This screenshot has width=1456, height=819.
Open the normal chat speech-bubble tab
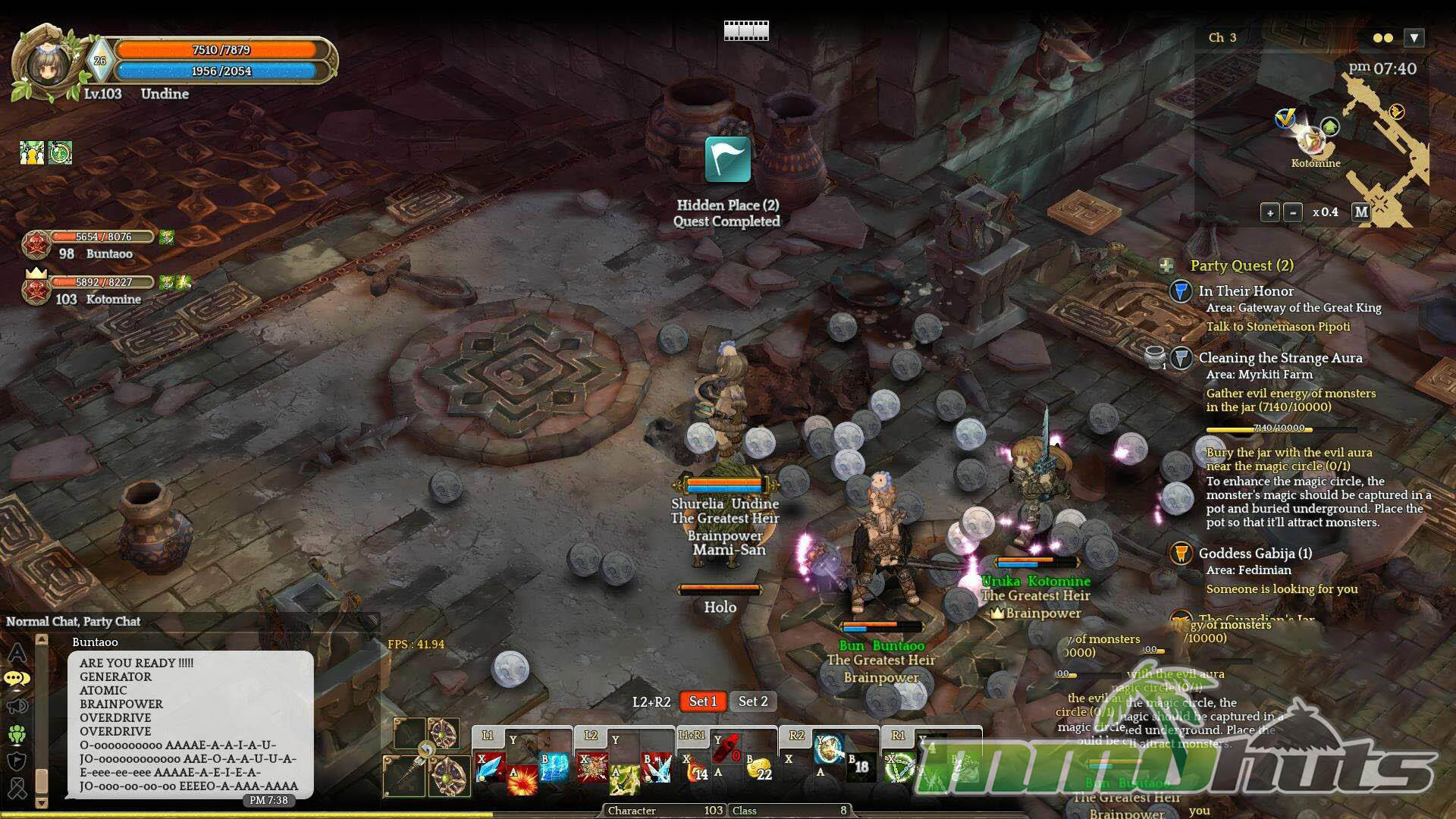(x=17, y=679)
